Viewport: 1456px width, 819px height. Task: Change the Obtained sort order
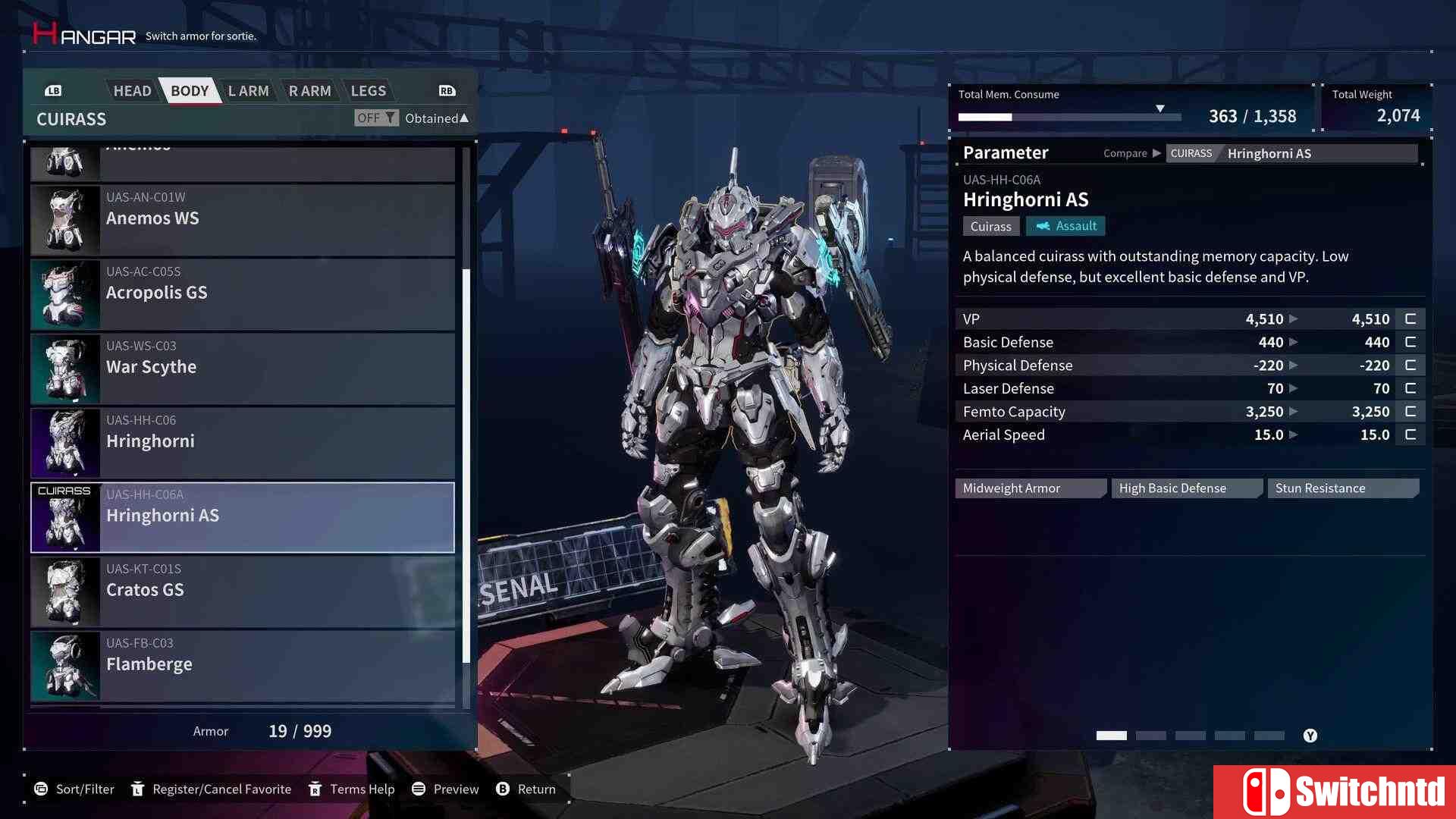tap(436, 118)
